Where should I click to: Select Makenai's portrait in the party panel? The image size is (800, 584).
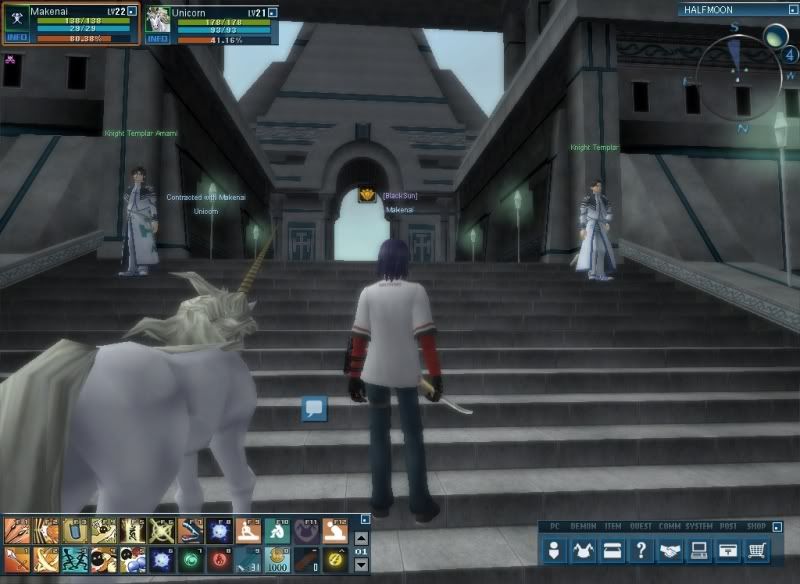pos(17,18)
